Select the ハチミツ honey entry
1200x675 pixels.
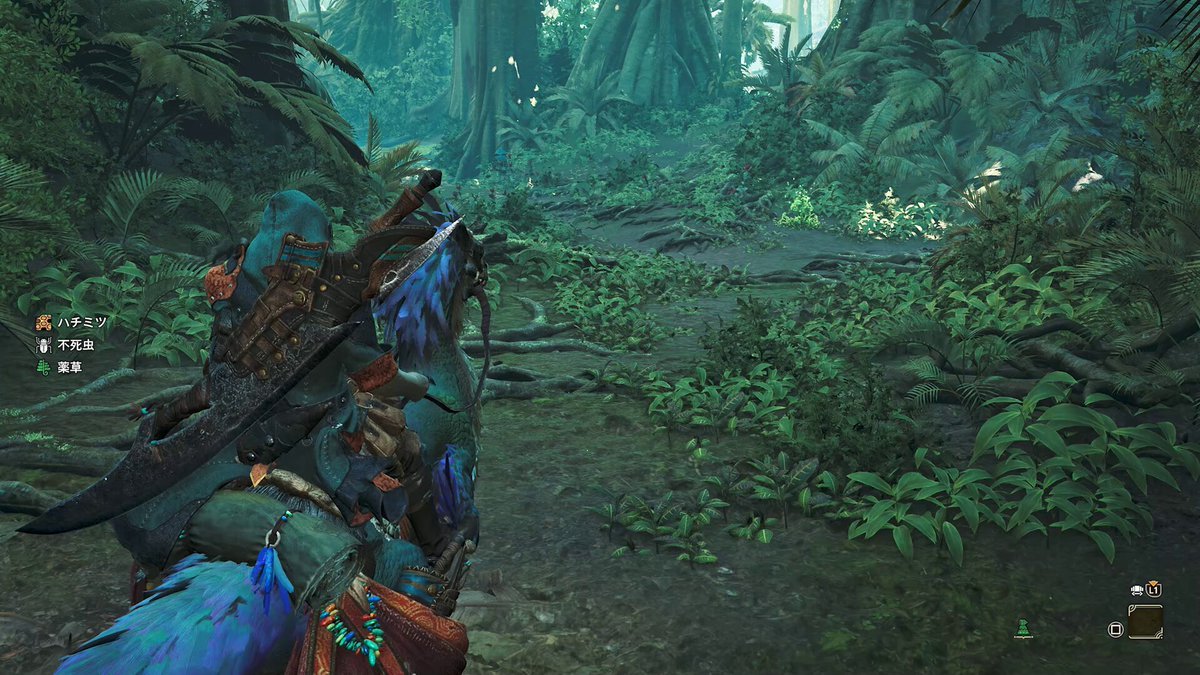tap(68, 322)
